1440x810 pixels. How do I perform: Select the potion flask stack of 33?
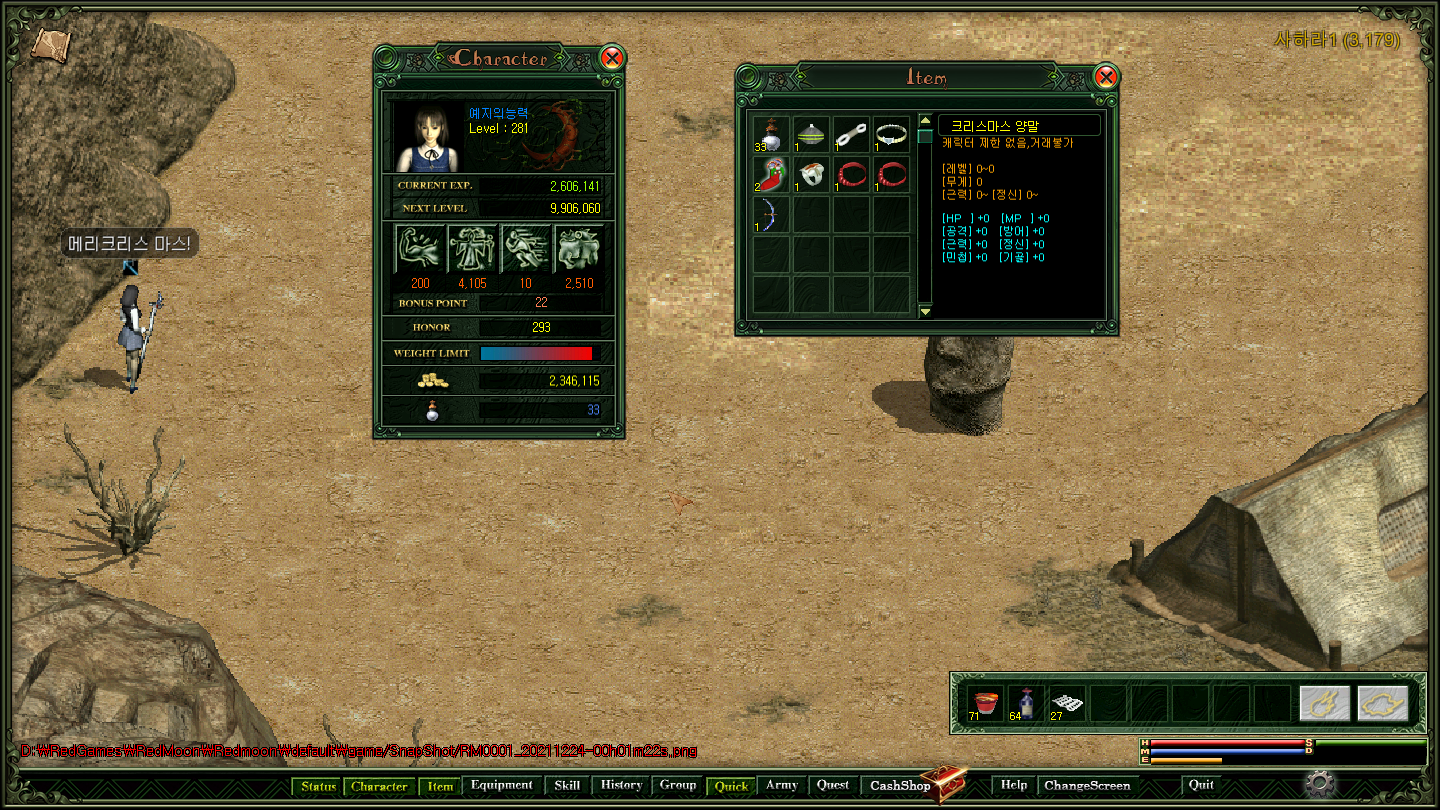coord(772,134)
